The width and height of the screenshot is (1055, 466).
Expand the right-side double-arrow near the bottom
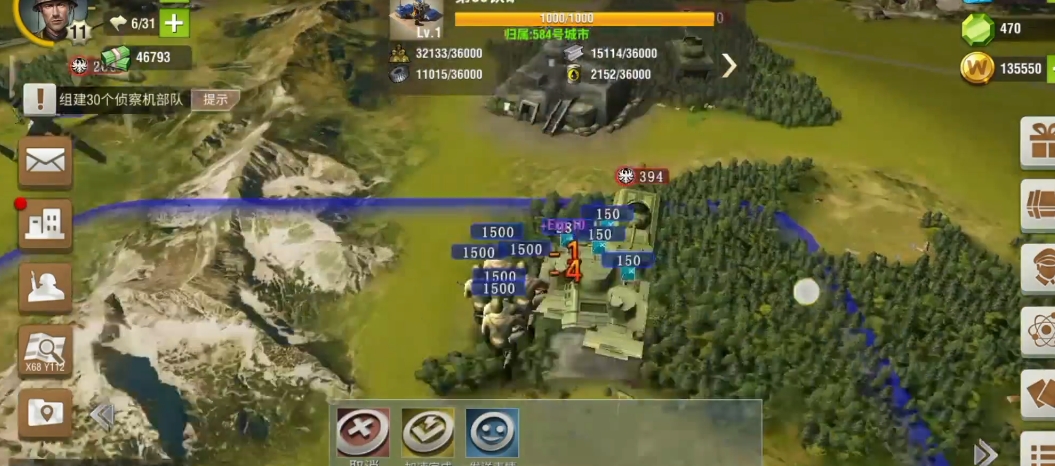pos(985,452)
